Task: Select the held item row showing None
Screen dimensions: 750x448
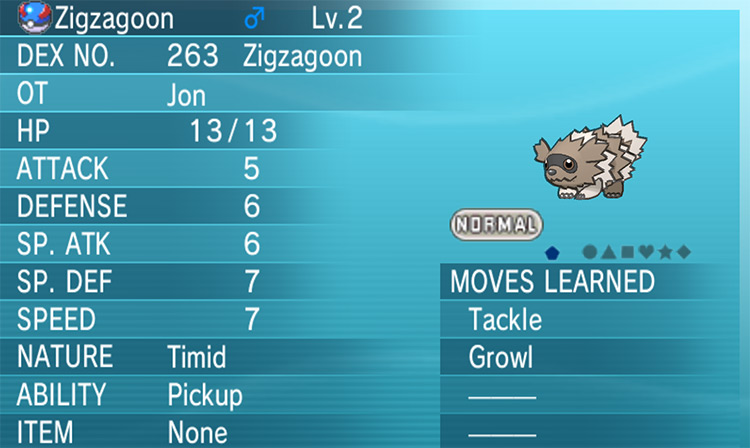Action: pos(197,432)
